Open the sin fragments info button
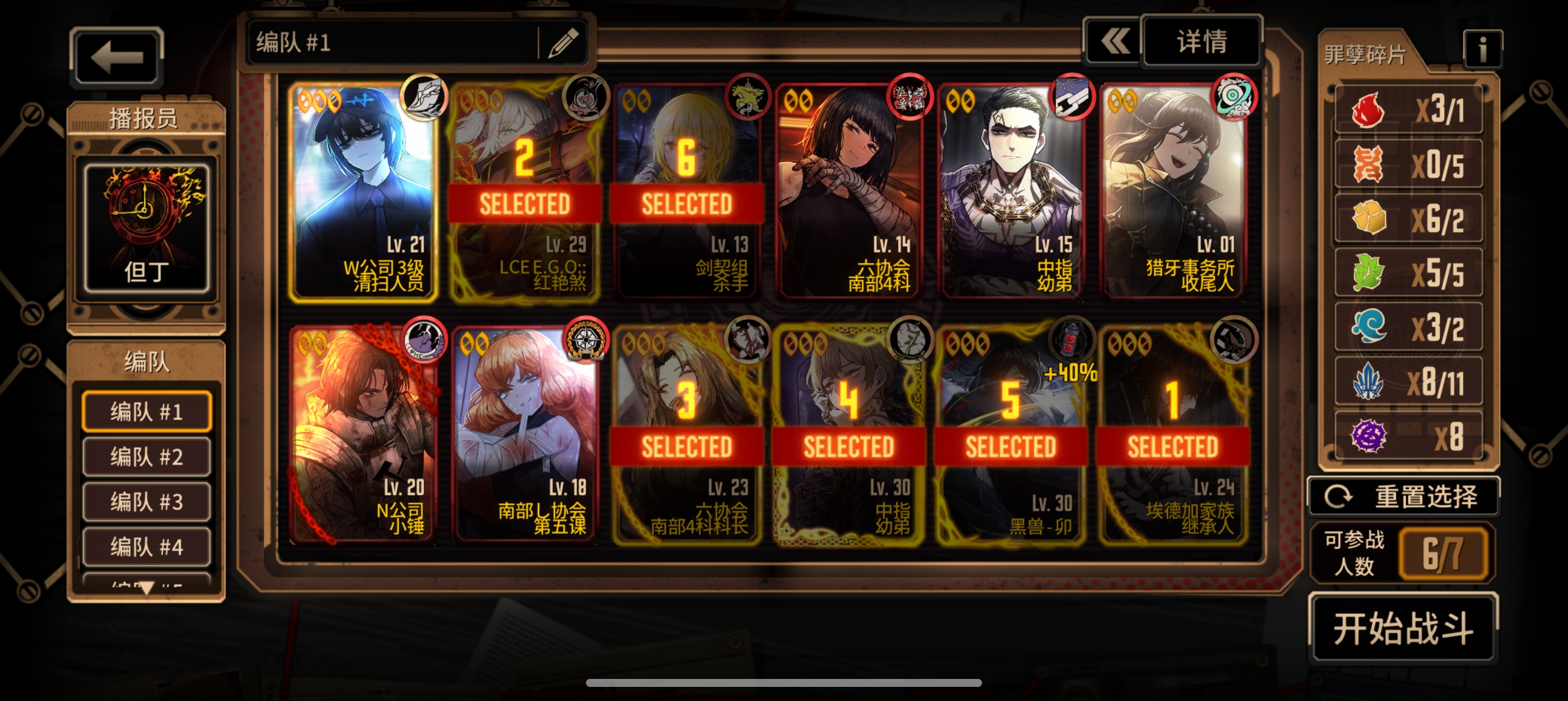This screenshot has height=701, width=1568. pyautogui.click(x=1482, y=49)
